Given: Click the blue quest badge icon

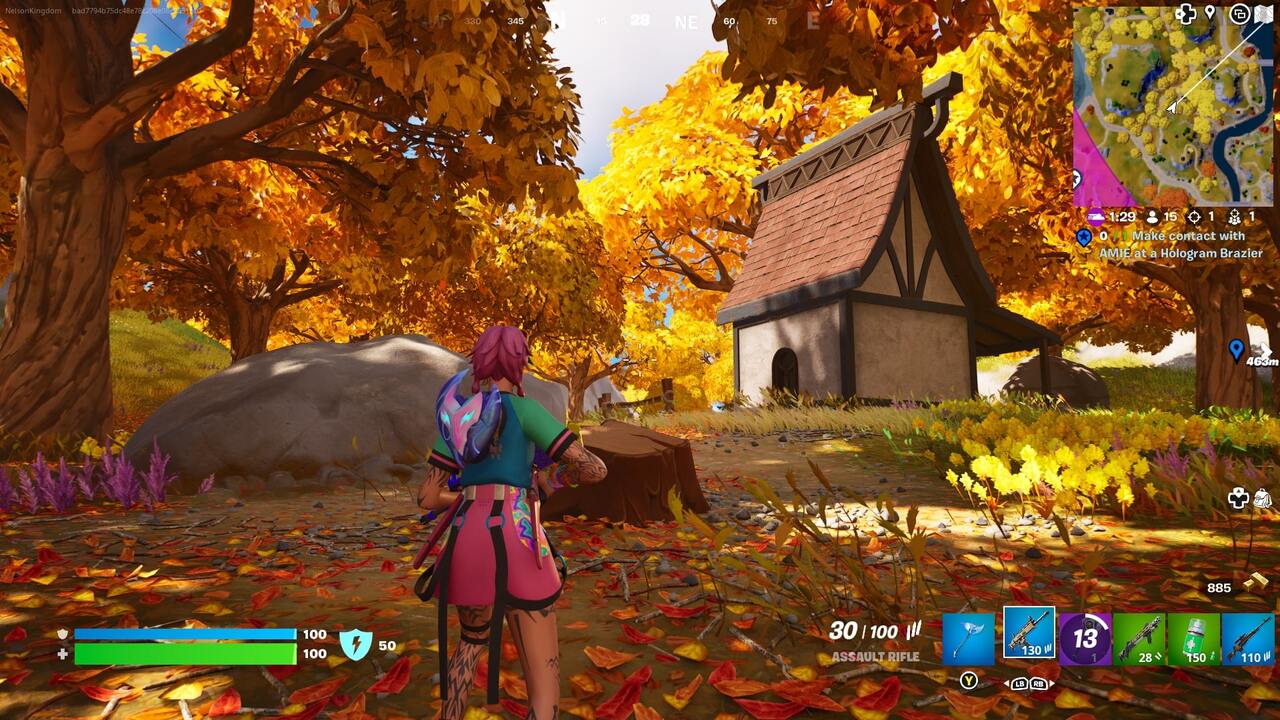Looking at the screenshot, I should tap(1083, 237).
